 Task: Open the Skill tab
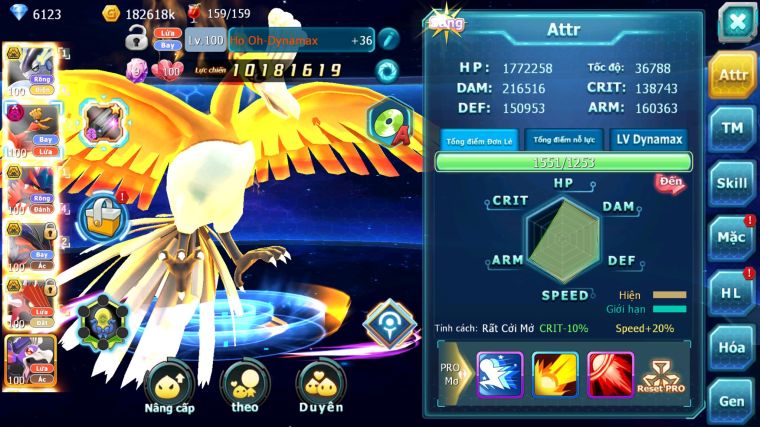pyautogui.click(x=732, y=183)
